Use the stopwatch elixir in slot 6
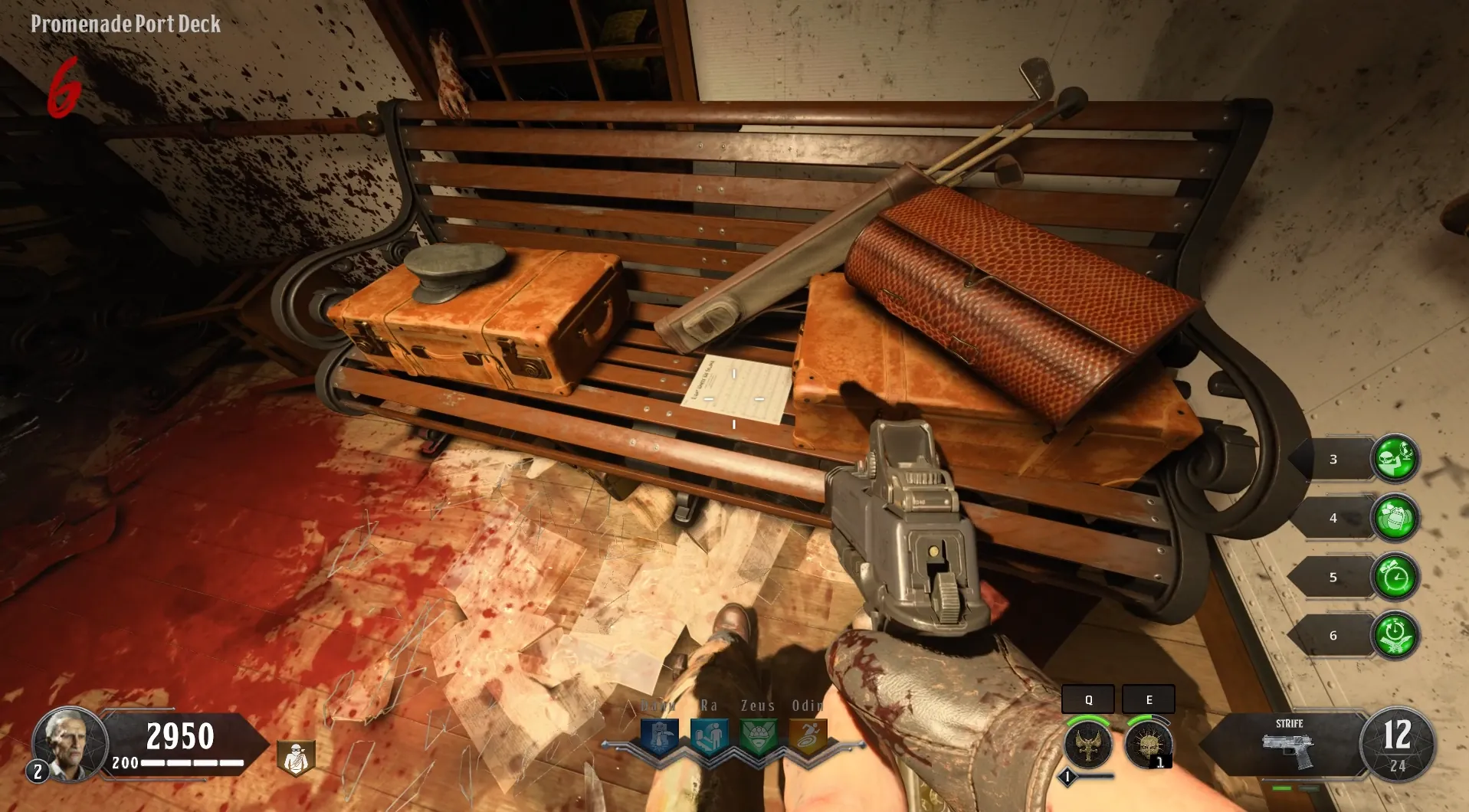Viewport: 1469px width, 812px height. click(1395, 635)
